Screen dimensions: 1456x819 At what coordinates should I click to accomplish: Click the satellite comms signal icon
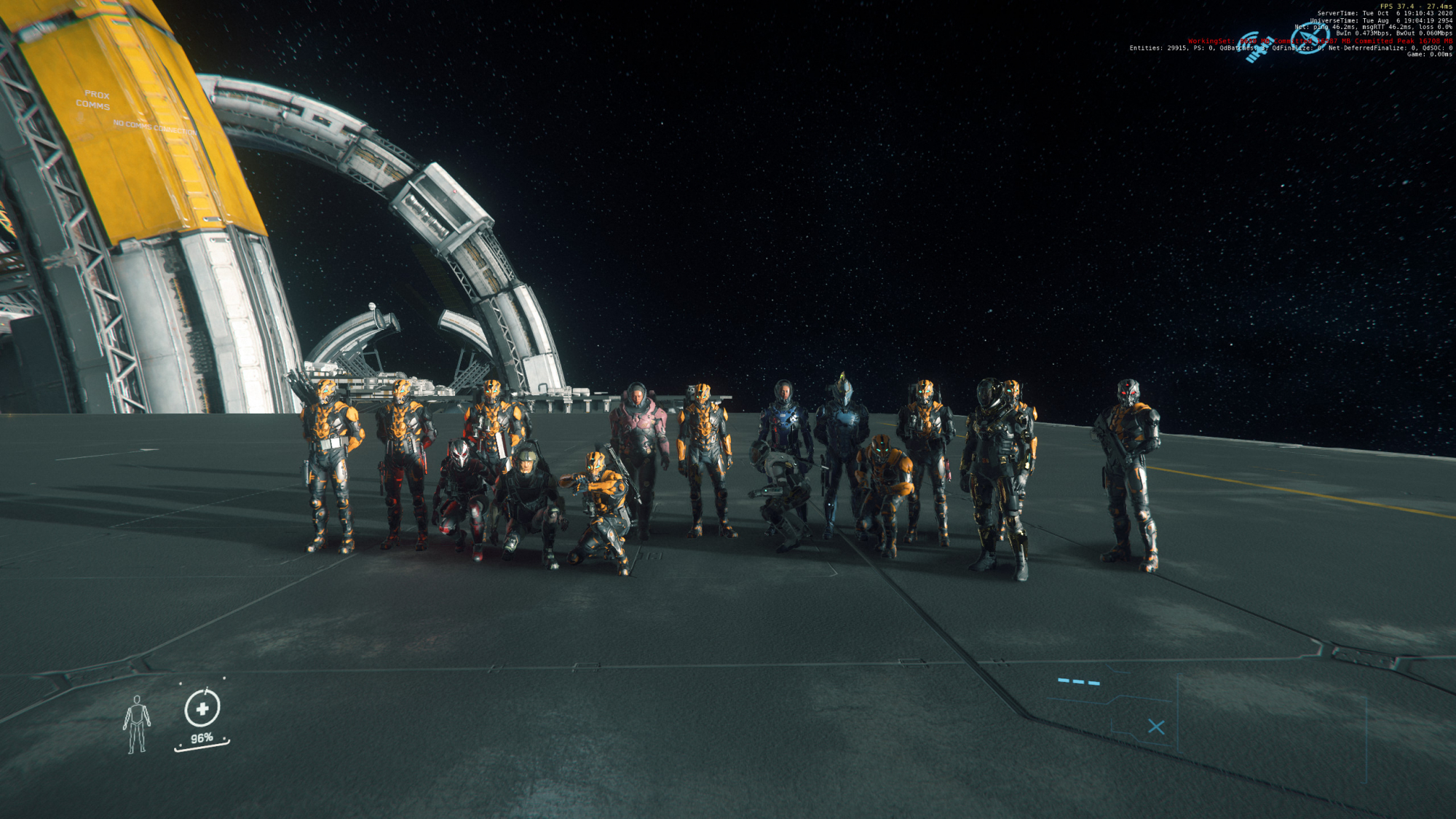1254,46
